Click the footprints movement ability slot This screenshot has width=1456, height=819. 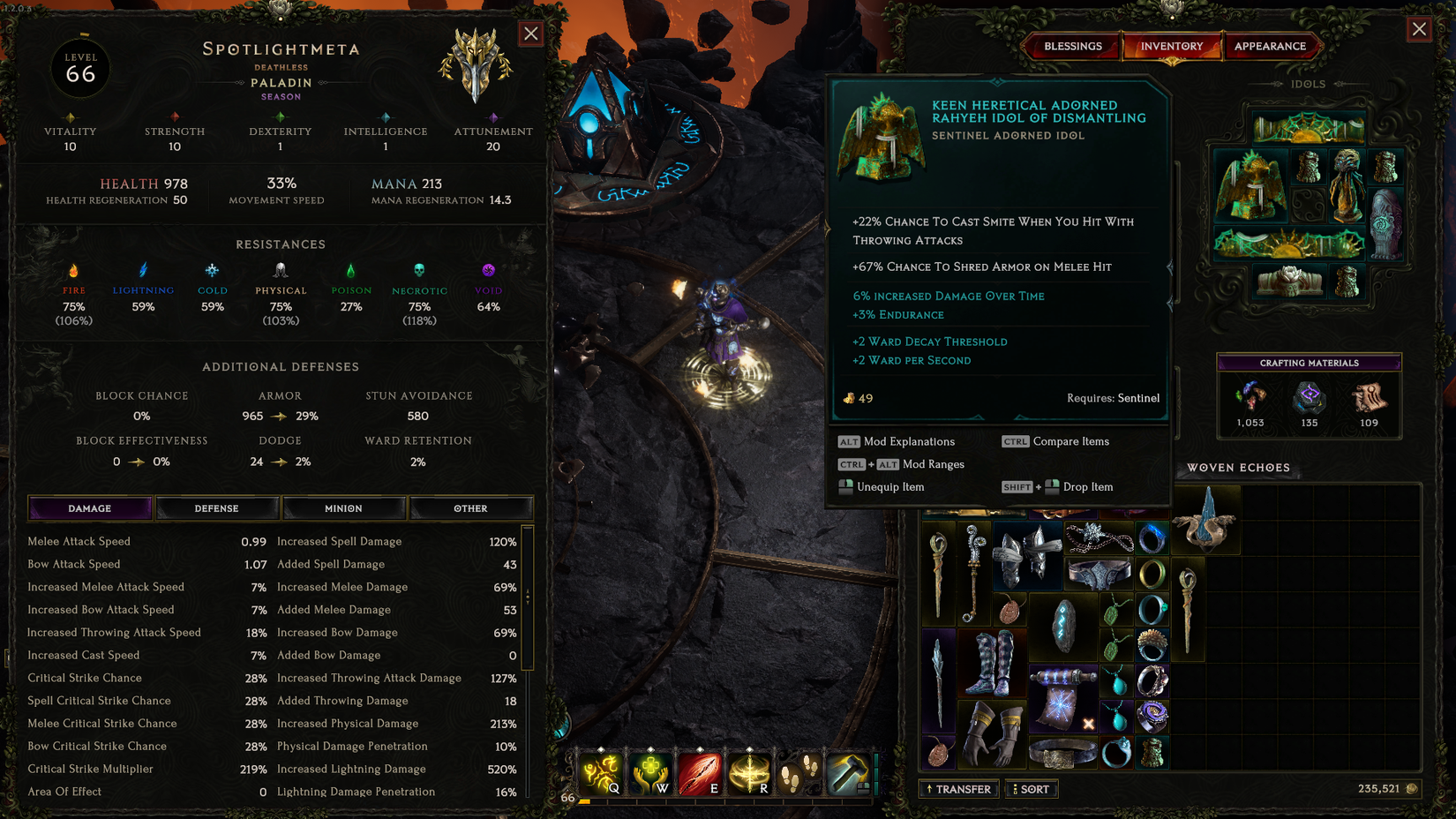(x=799, y=772)
